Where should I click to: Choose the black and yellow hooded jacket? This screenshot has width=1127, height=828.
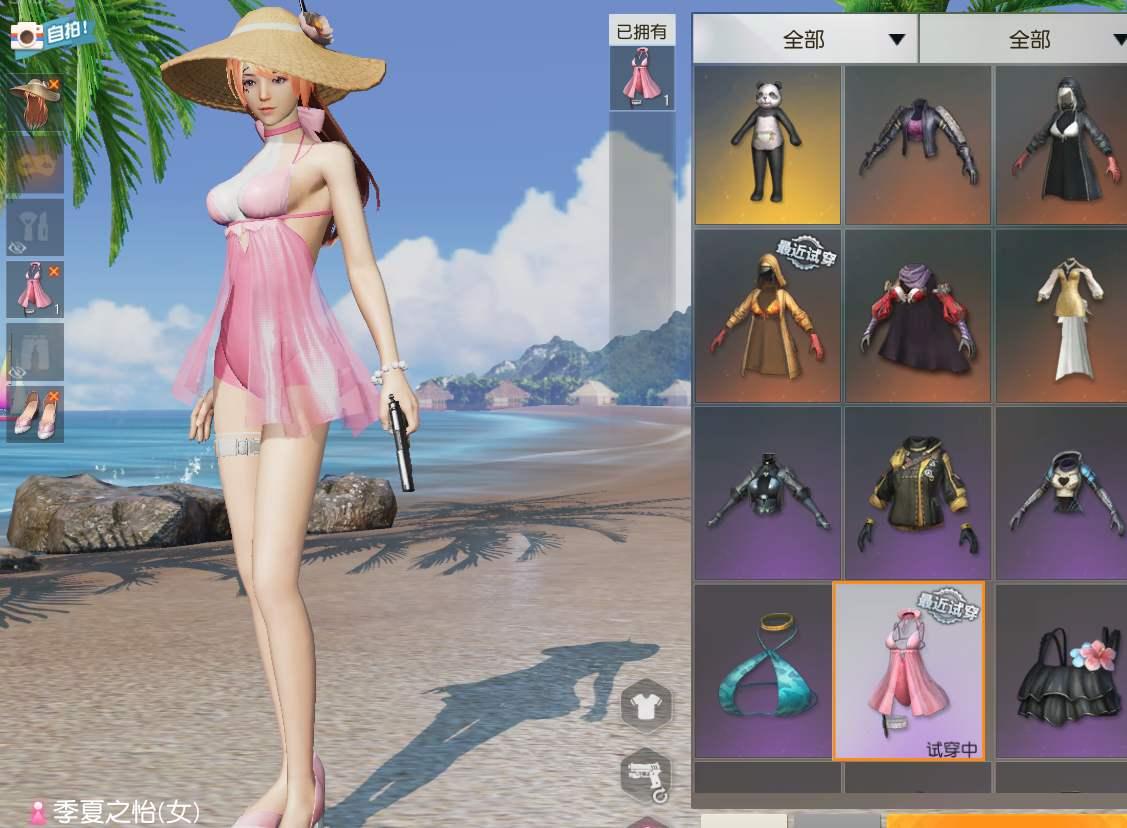(918, 493)
